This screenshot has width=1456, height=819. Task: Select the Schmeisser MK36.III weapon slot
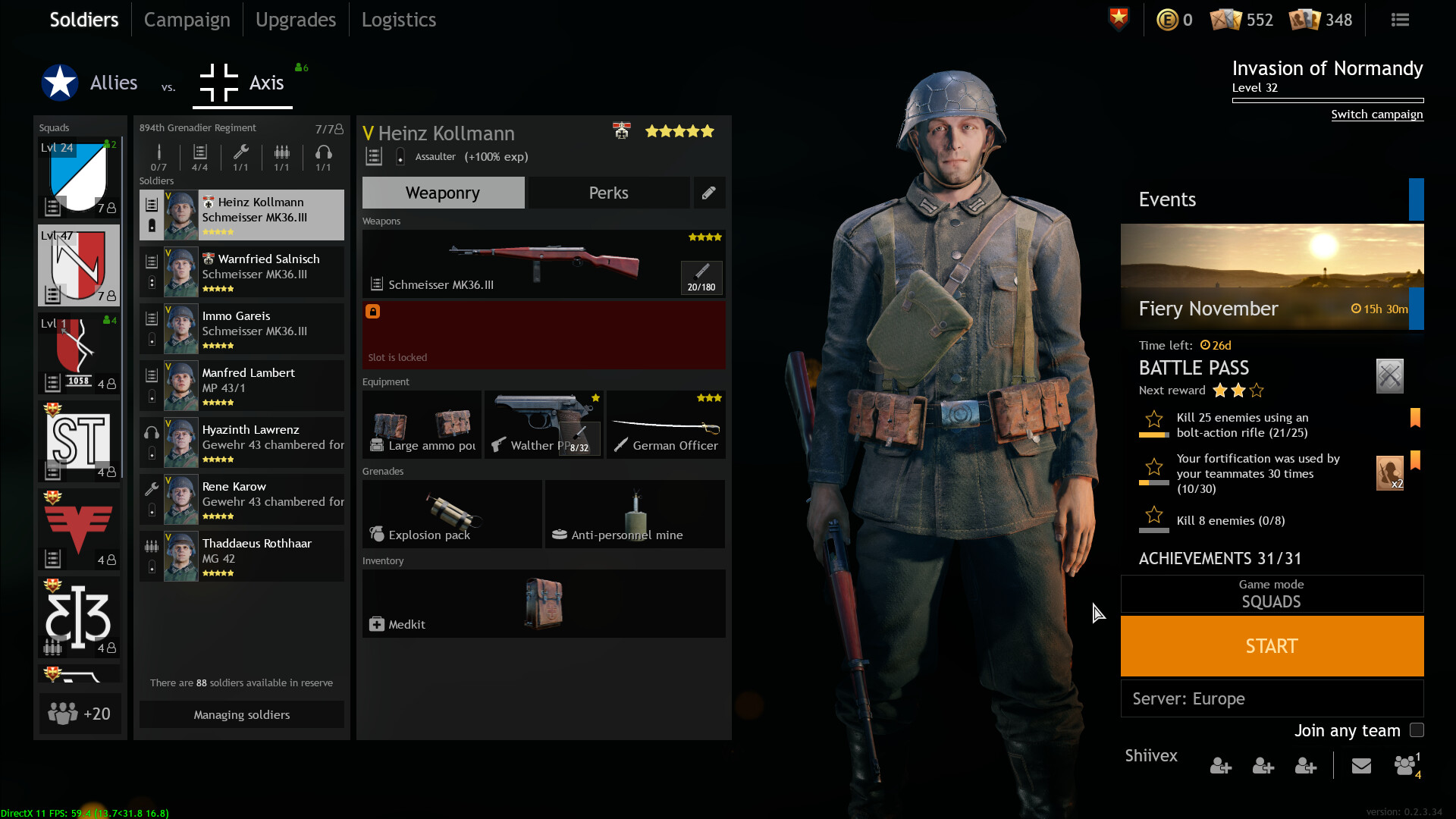tap(543, 264)
